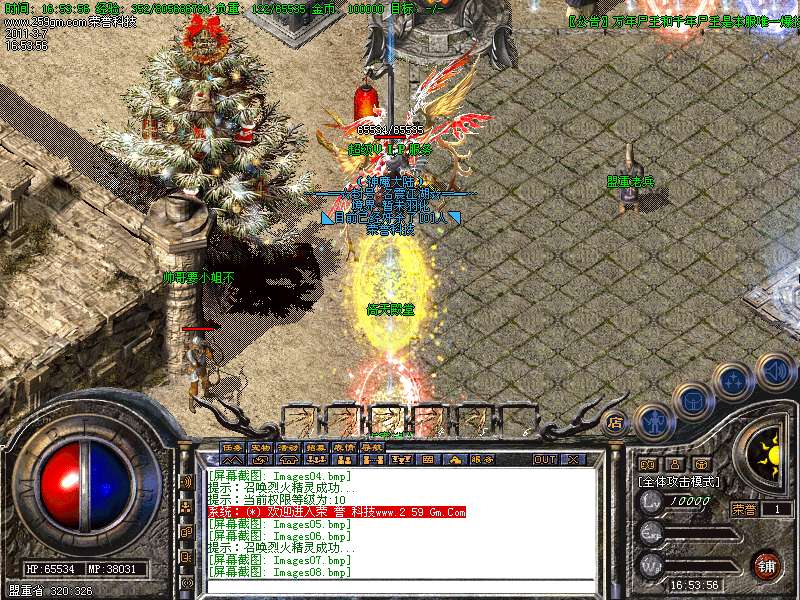Toggle the speaker sound icon
This screenshot has width=800, height=600.
click(774, 371)
